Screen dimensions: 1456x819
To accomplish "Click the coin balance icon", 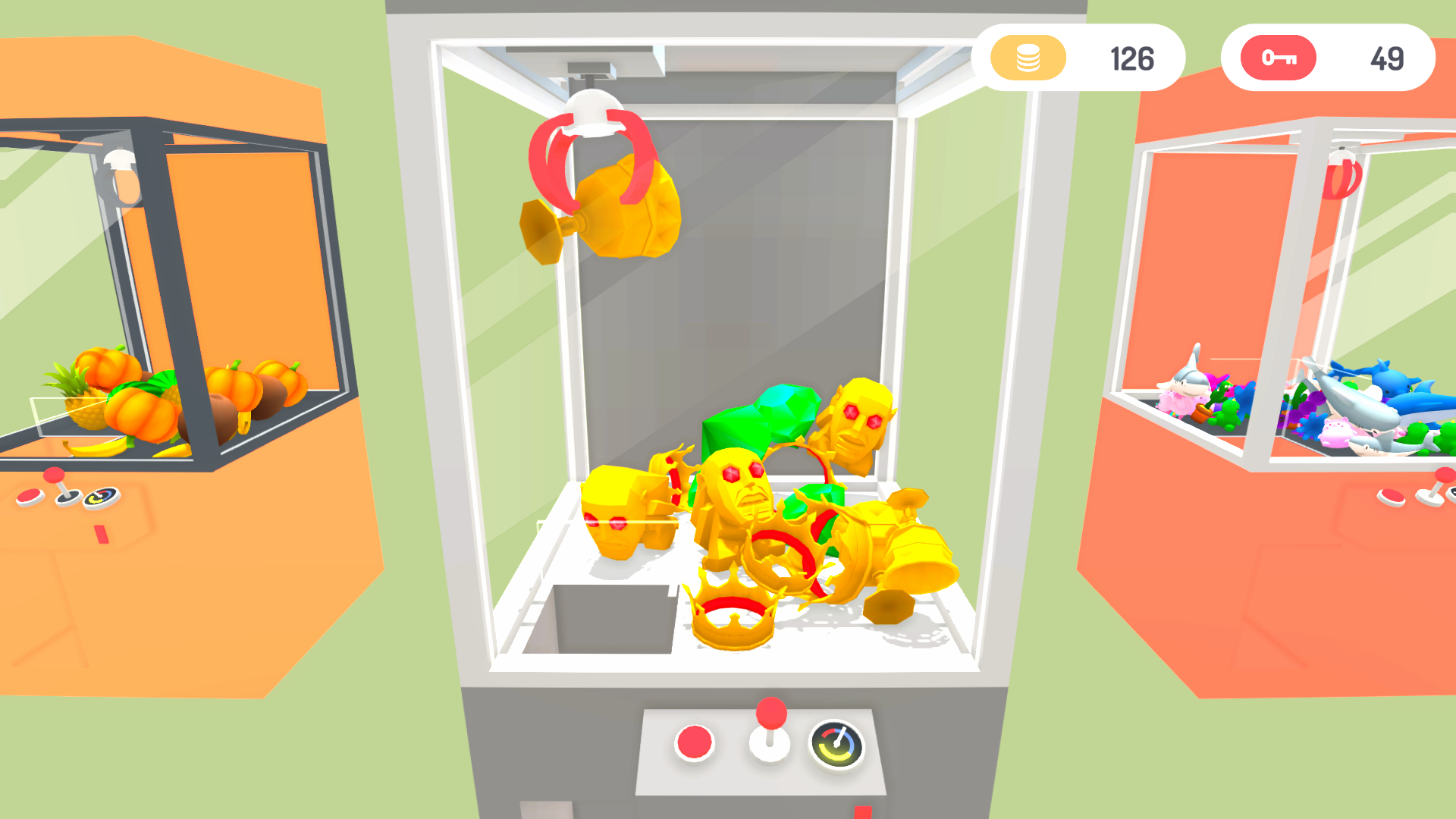I will point(1028,57).
